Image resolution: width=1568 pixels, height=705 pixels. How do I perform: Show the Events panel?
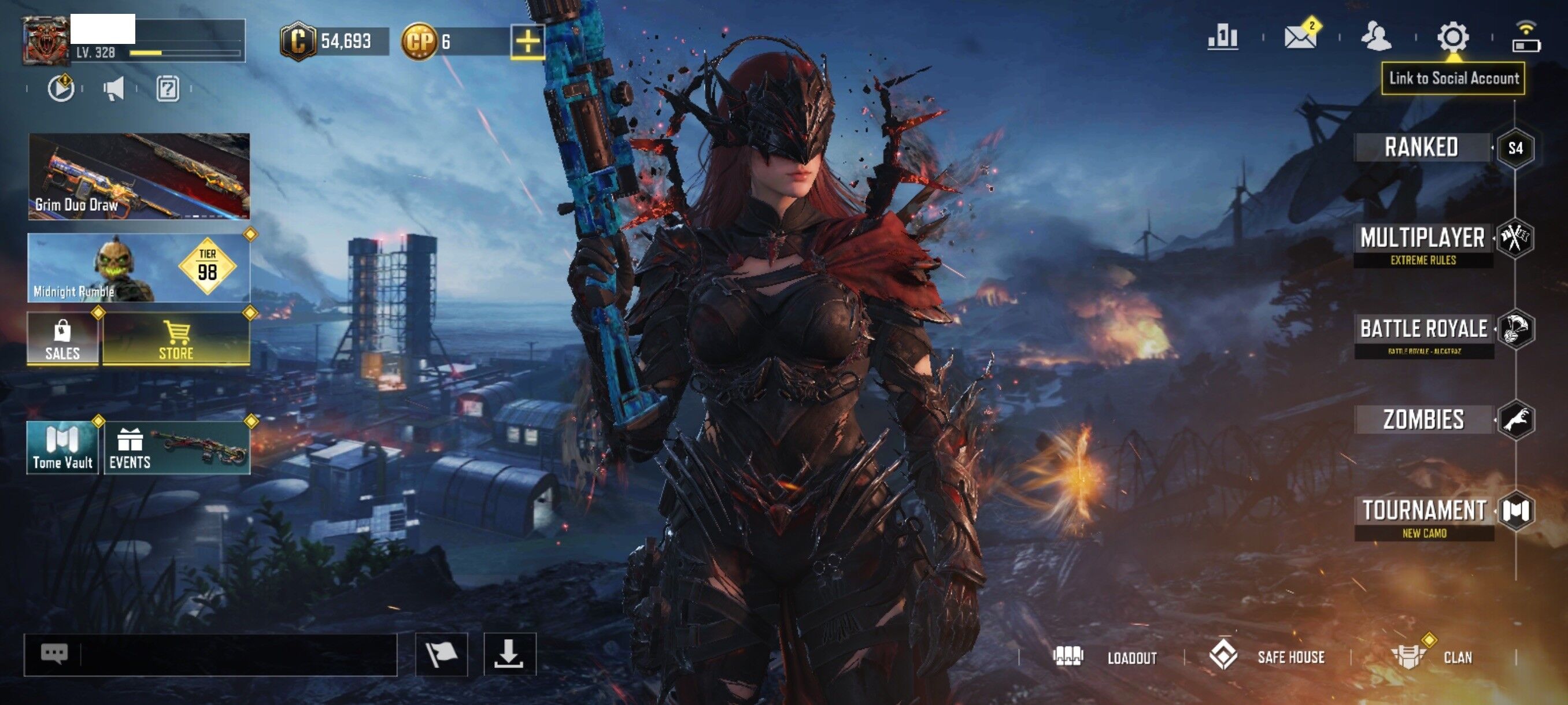click(x=176, y=448)
